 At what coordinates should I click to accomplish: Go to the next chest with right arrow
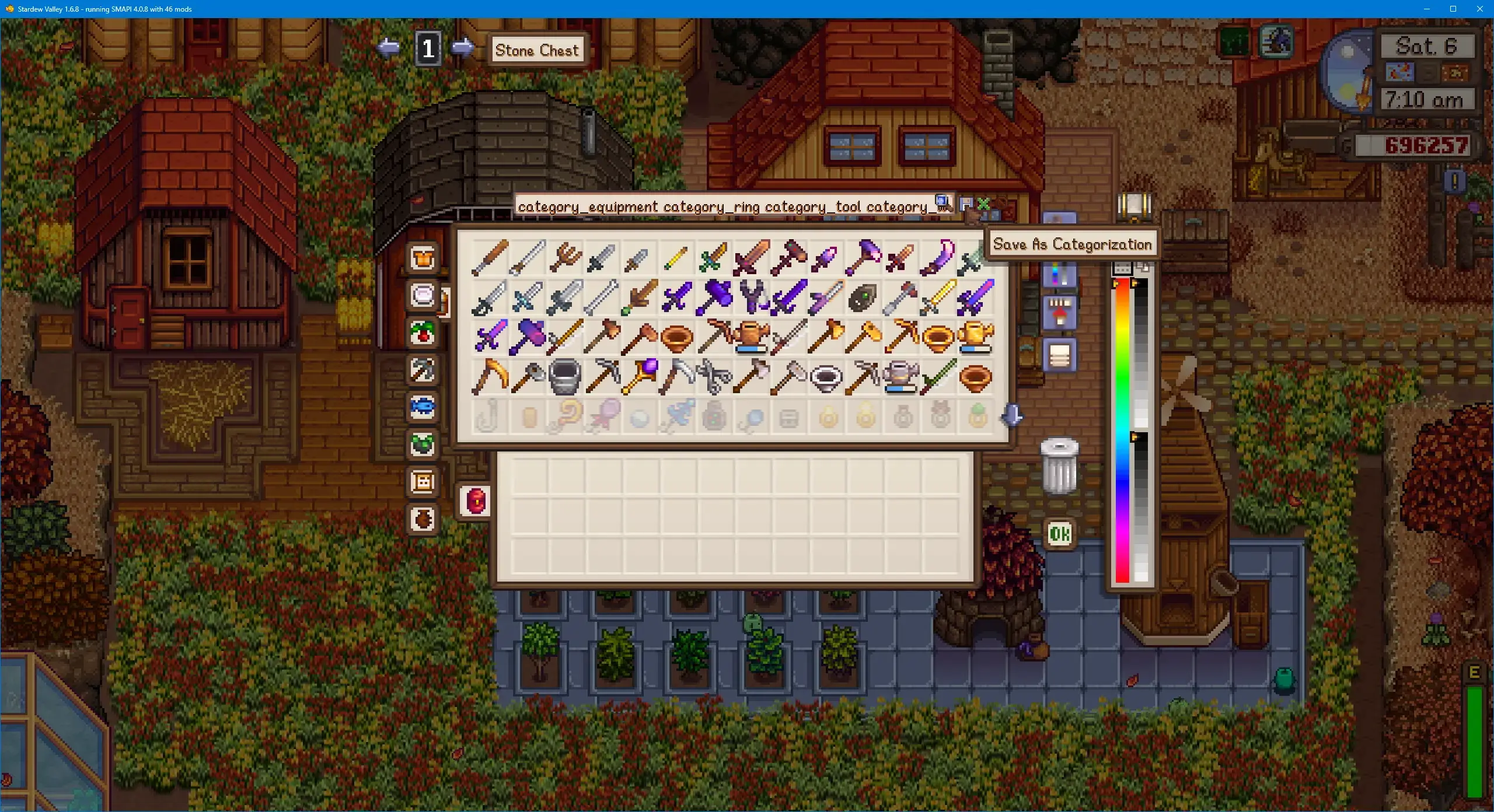(x=463, y=47)
